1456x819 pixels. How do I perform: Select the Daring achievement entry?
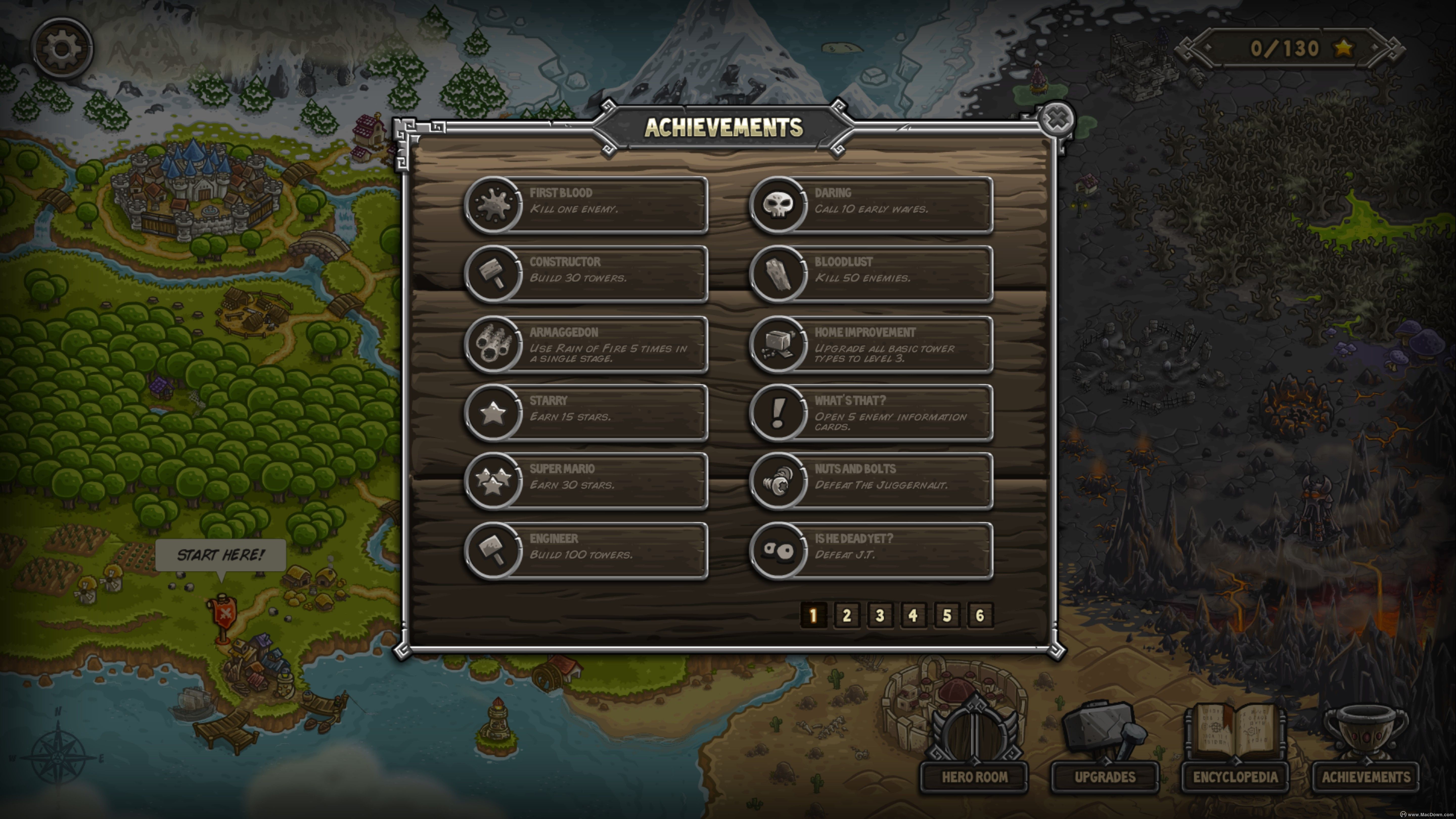(x=871, y=204)
